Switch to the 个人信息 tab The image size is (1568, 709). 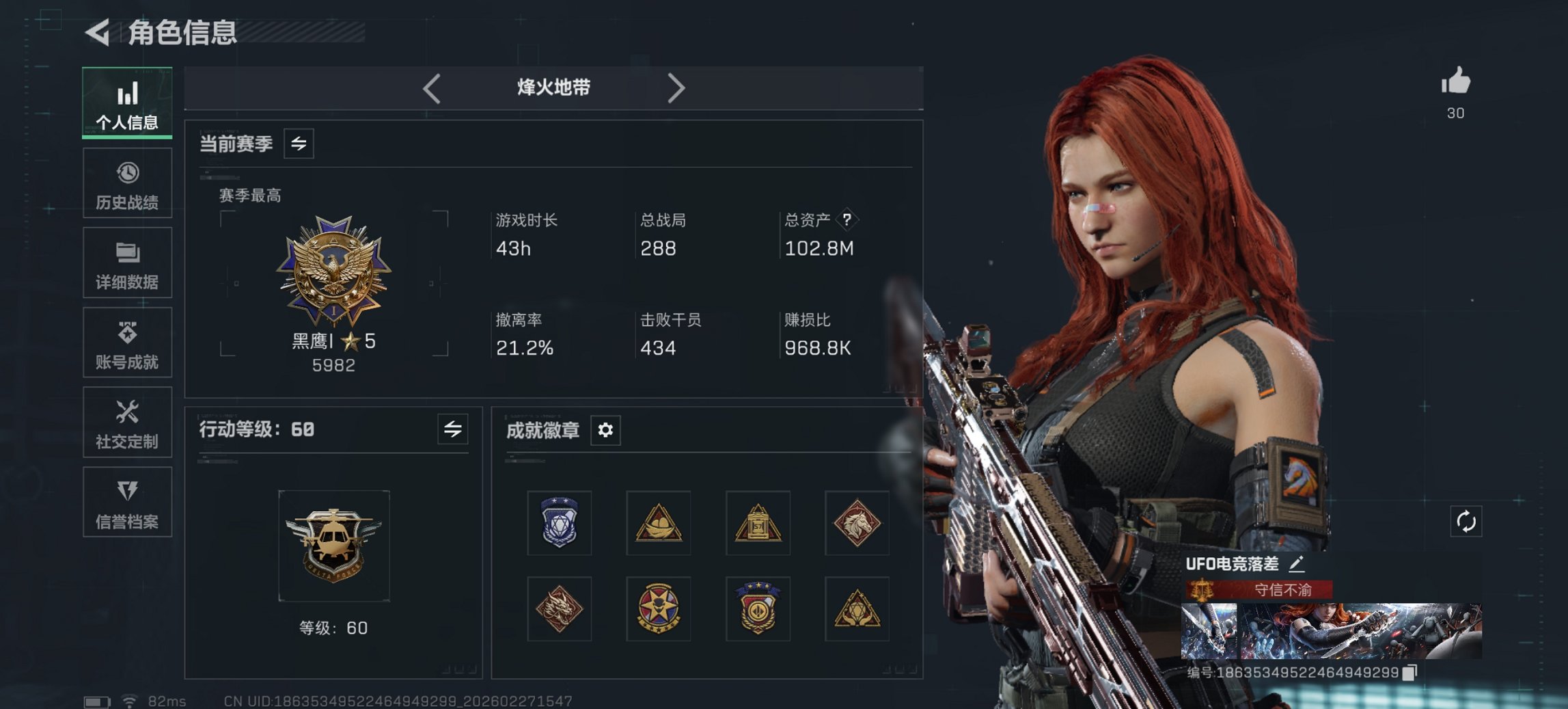pos(127,101)
